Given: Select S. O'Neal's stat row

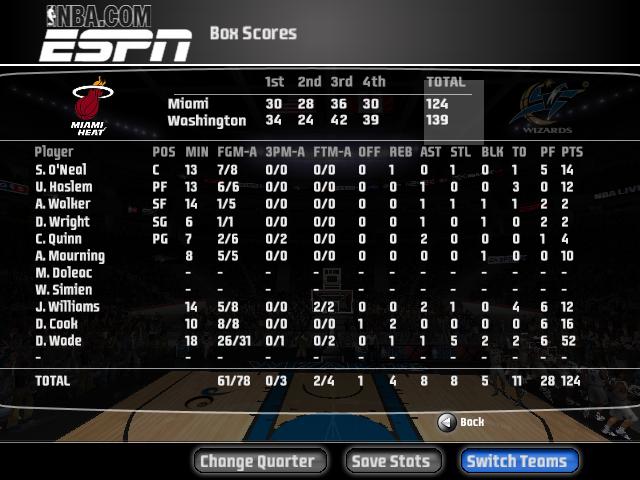Looking at the screenshot, I should point(61,170).
